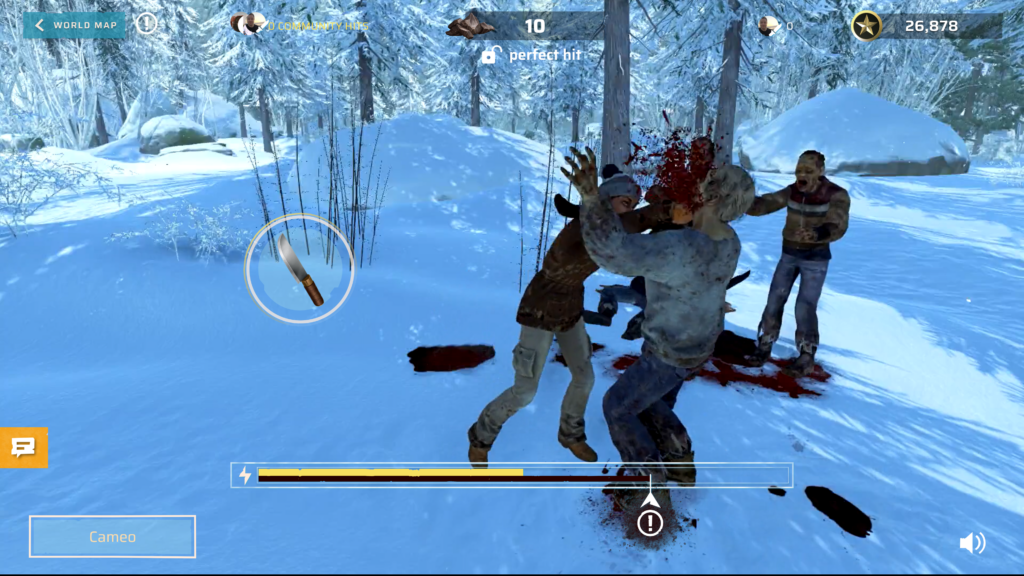Click the exclamation alert marker below the energy bar
Image resolution: width=1024 pixels, height=576 pixels.
click(x=651, y=522)
